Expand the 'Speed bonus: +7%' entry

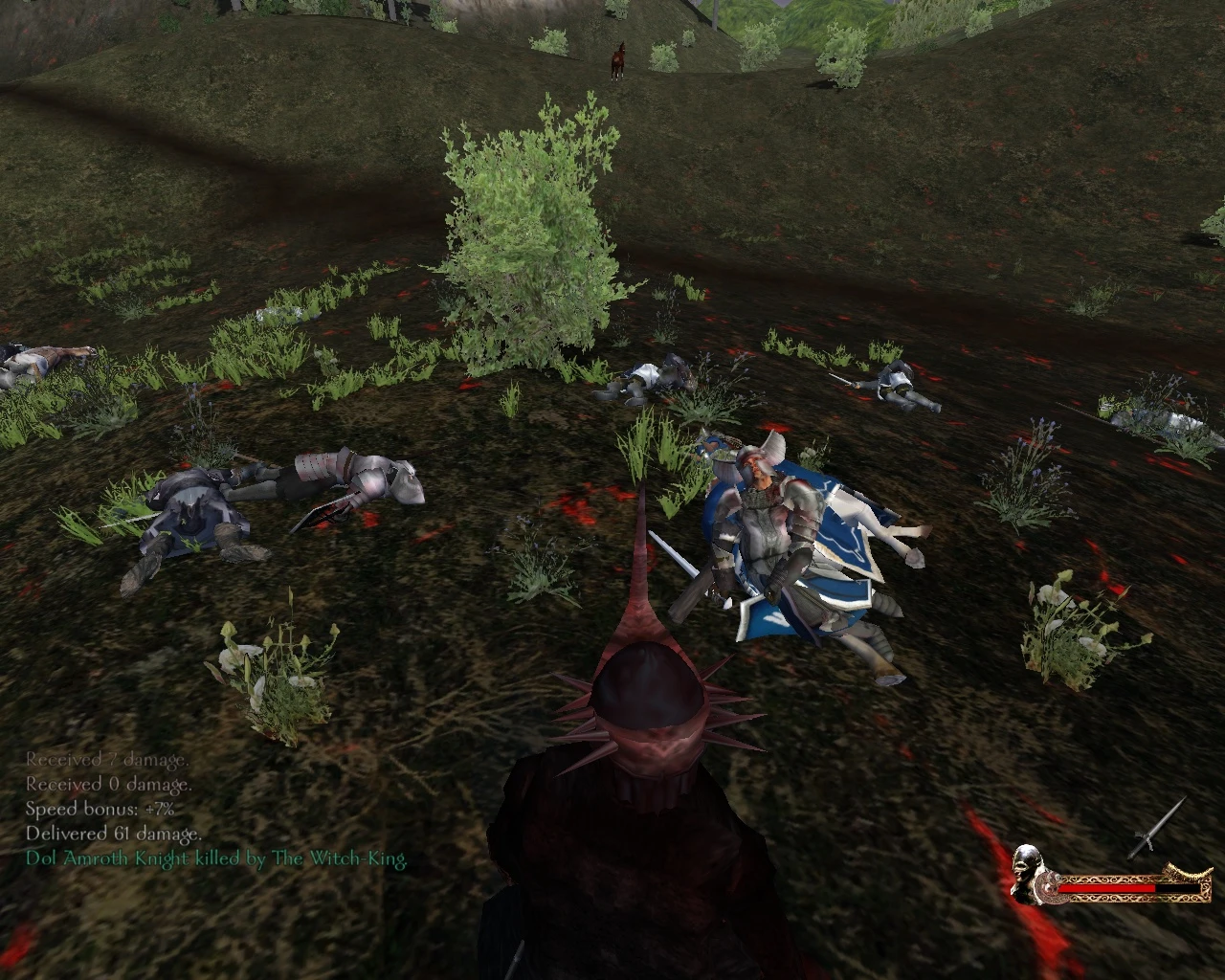(99, 808)
